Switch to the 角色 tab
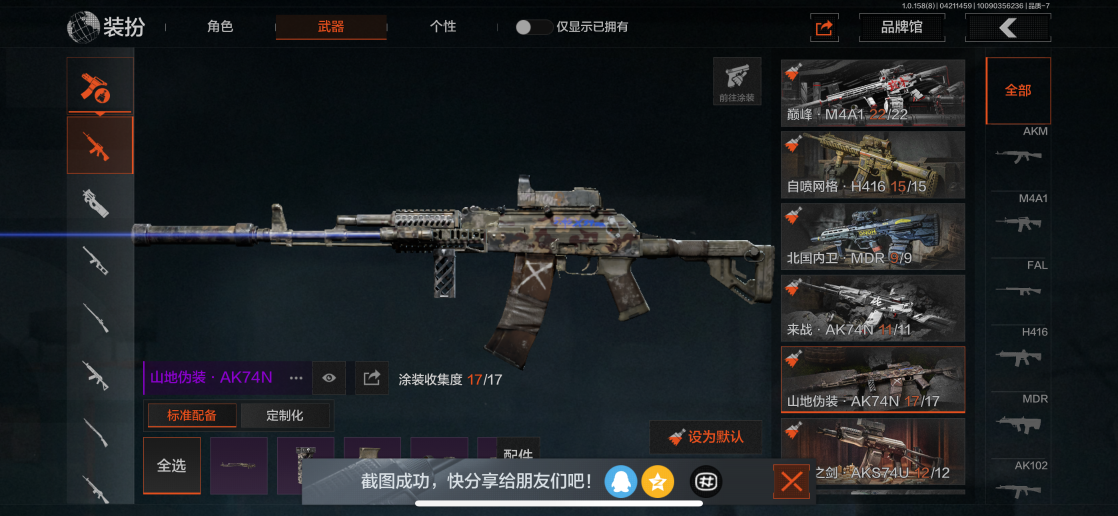The image size is (1118, 516). [x=220, y=27]
